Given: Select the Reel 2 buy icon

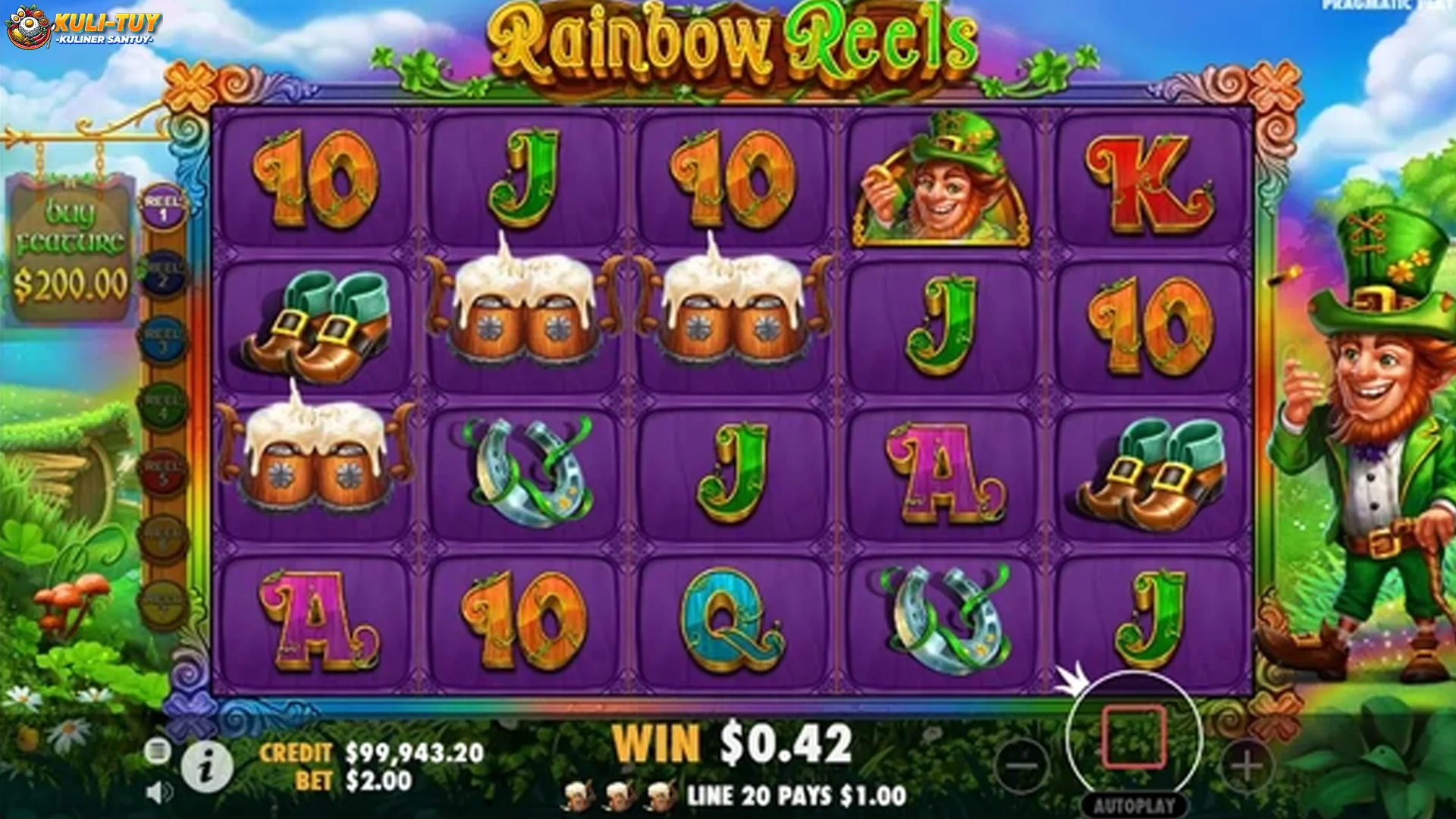Looking at the screenshot, I should coord(164,274).
